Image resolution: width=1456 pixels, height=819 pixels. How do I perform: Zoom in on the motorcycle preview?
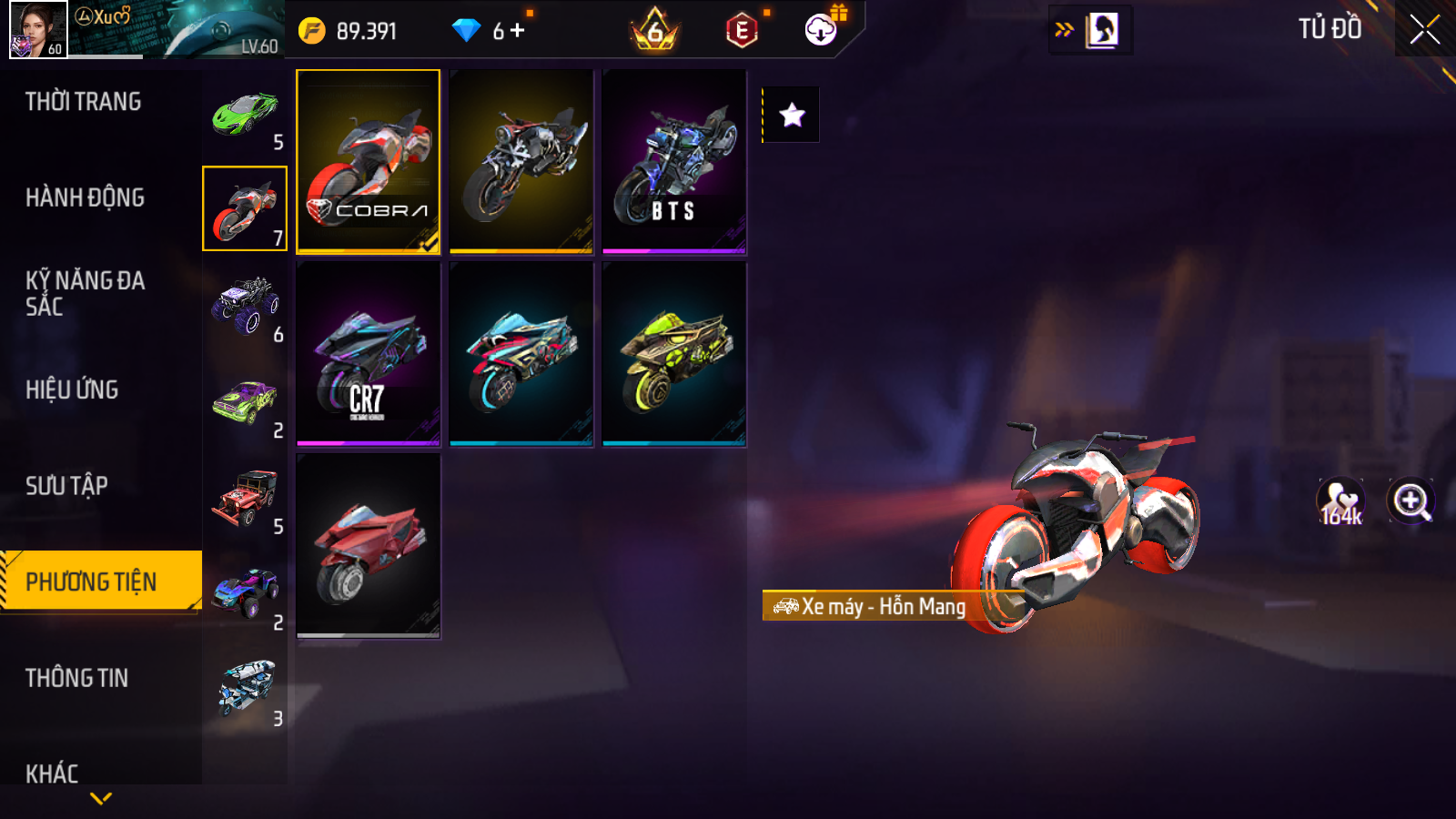pyautogui.click(x=1410, y=501)
